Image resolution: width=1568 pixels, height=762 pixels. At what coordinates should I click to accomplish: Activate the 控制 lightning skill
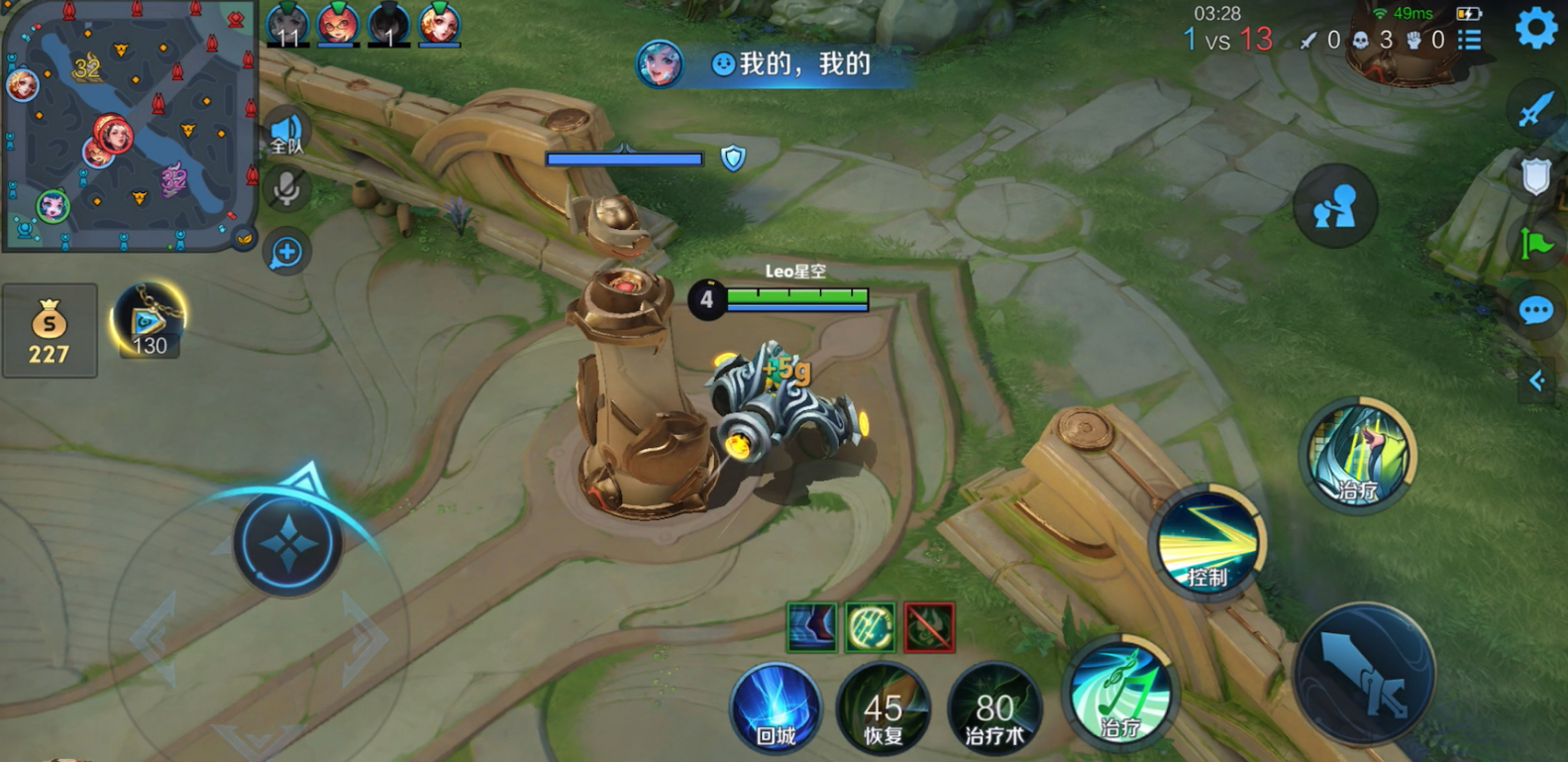[1206, 542]
